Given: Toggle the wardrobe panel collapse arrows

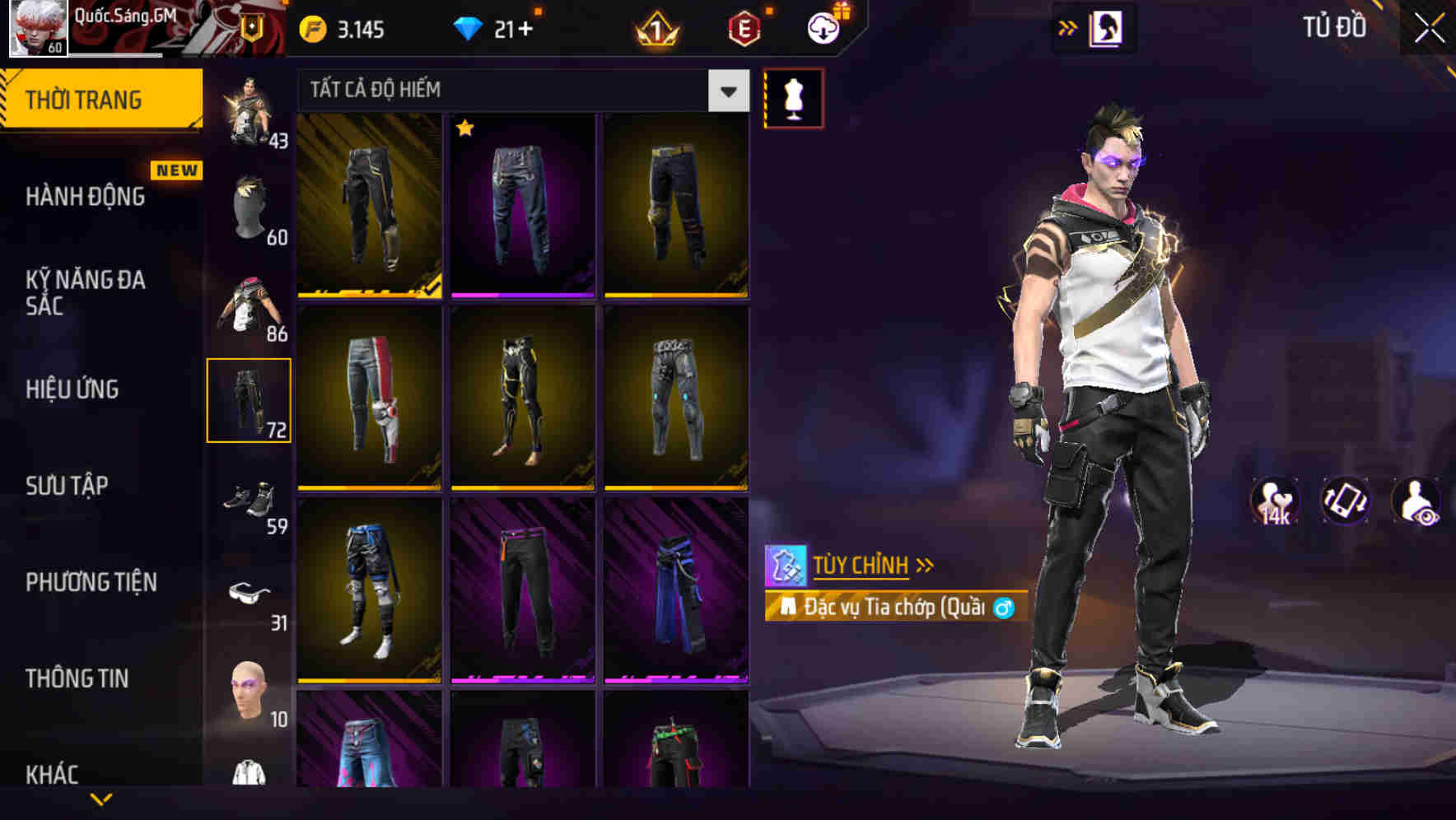Looking at the screenshot, I should click(x=1066, y=27).
